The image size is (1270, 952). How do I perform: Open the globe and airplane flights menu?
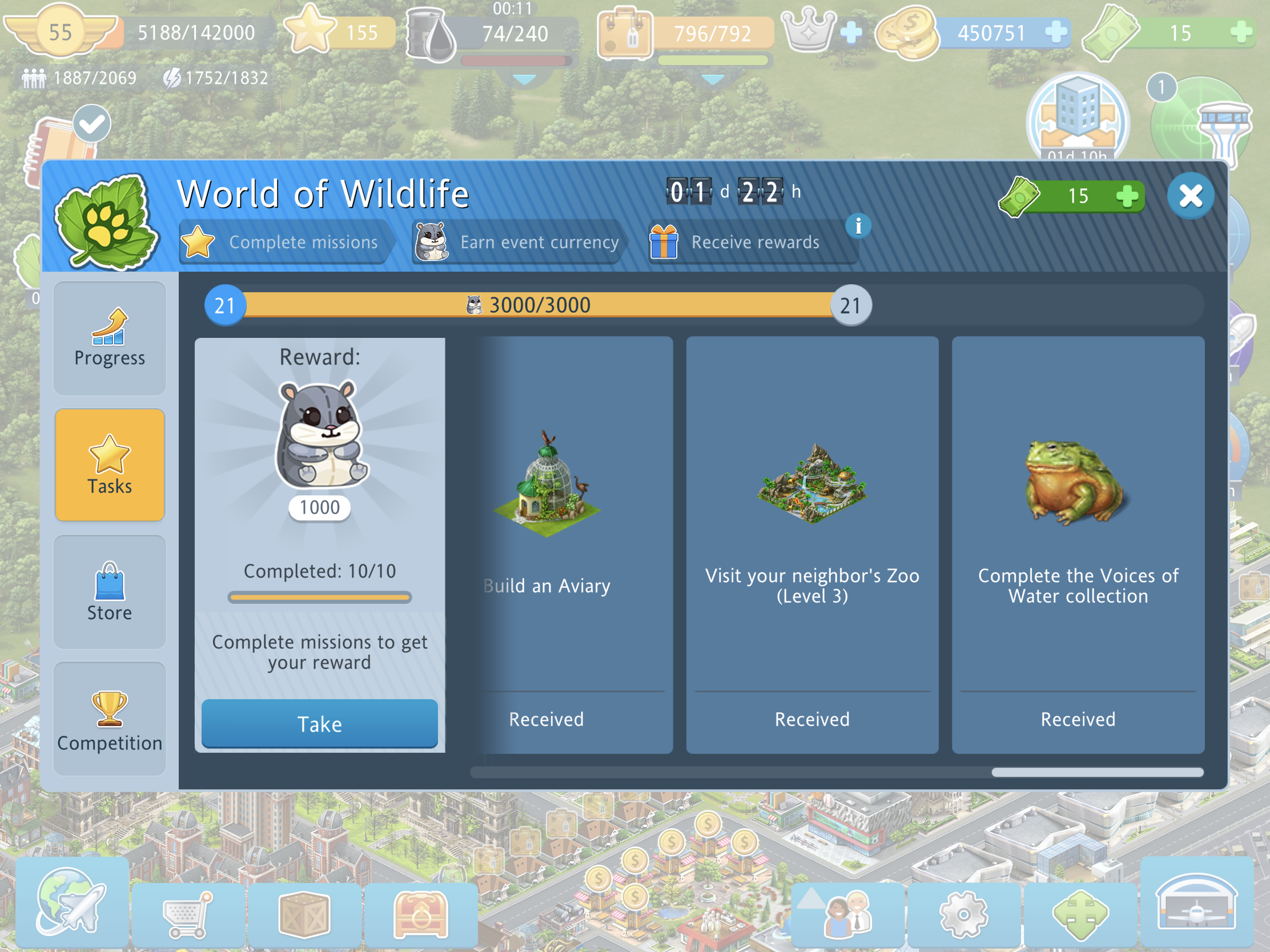coord(72,902)
